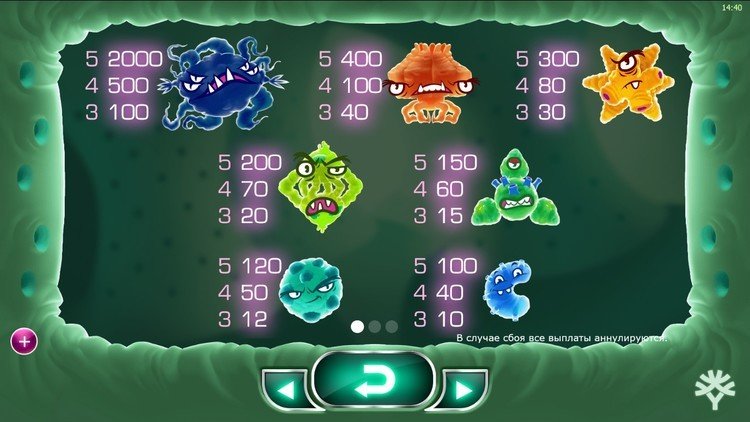The width and height of the screenshot is (750, 422).
Task: Go to the next paytable page
Action: pos(463,388)
